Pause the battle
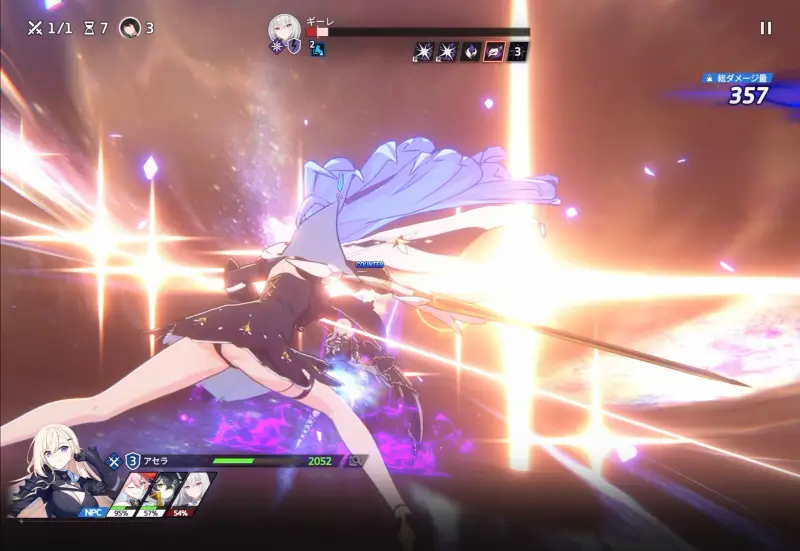Screen dimensions: 800x551 766,28
